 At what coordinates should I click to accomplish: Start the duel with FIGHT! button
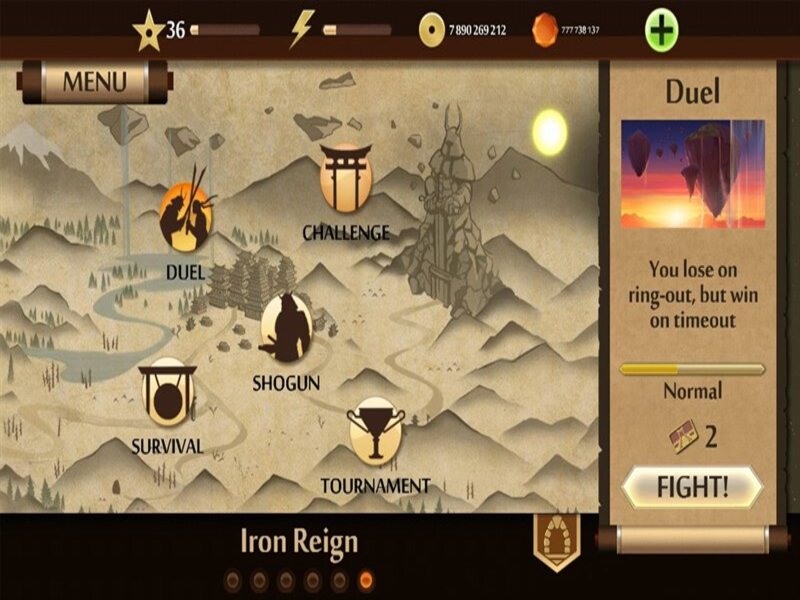coord(692,489)
